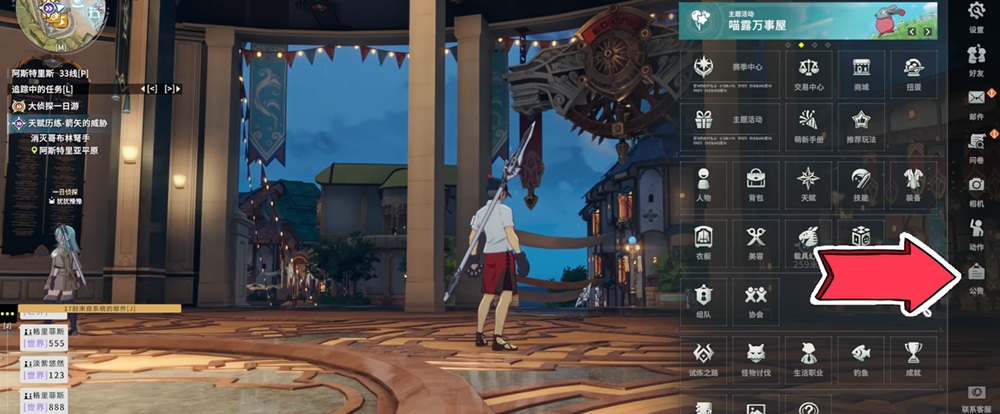This screenshot has height=414, width=1000.
Task: Enter the 商城 shop
Action: pyautogui.click(x=861, y=73)
